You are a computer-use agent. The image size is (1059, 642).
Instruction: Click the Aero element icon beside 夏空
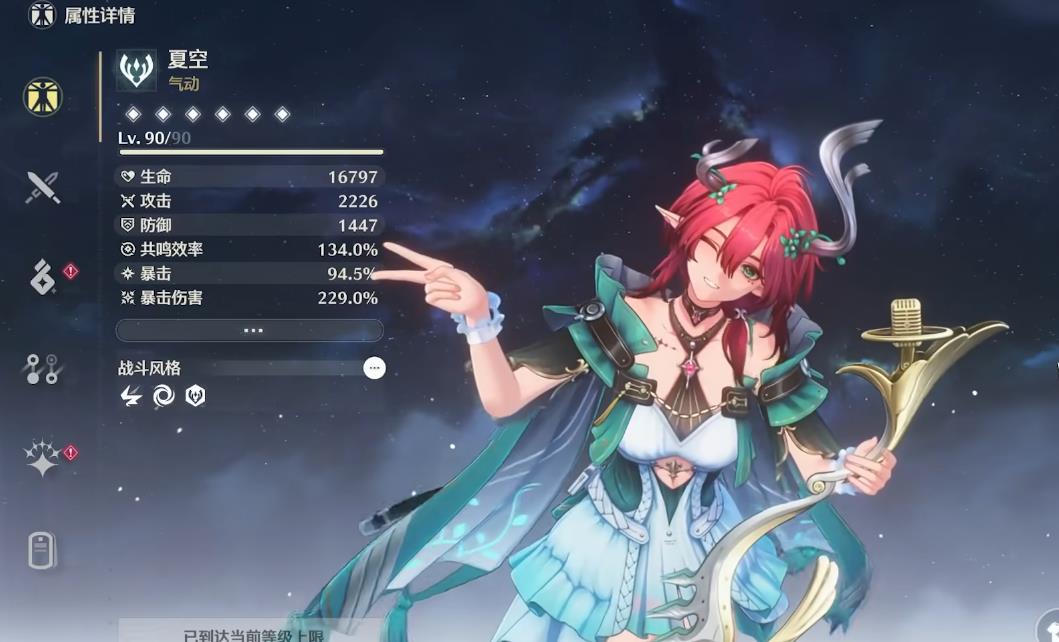pyautogui.click(x=136, y=70)
